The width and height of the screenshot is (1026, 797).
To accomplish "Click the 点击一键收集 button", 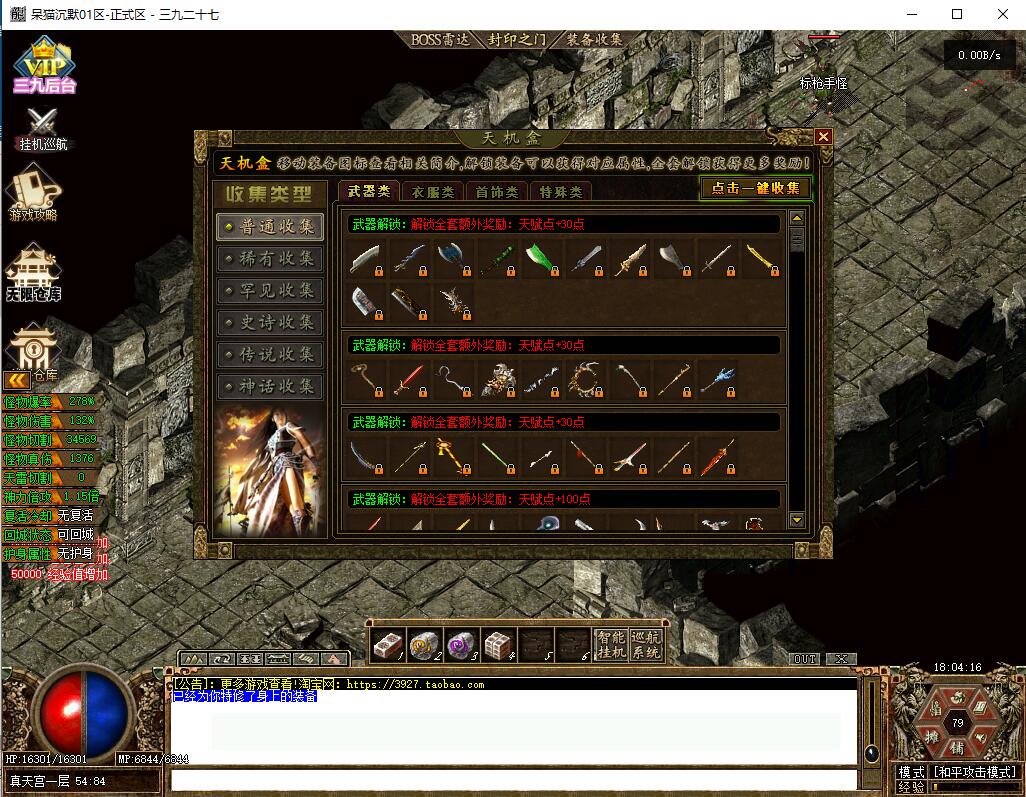I will click(756, 188).
